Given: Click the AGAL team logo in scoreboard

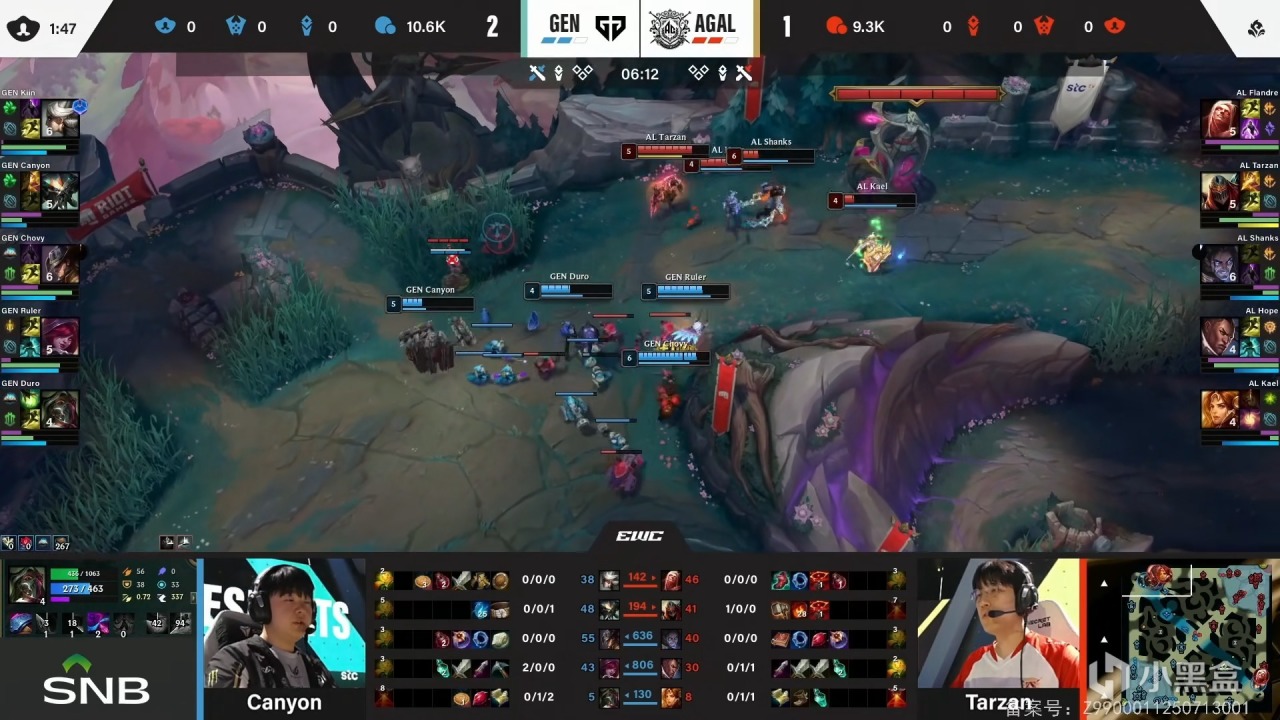Looking at the screenshot, I should click(669, 28).
